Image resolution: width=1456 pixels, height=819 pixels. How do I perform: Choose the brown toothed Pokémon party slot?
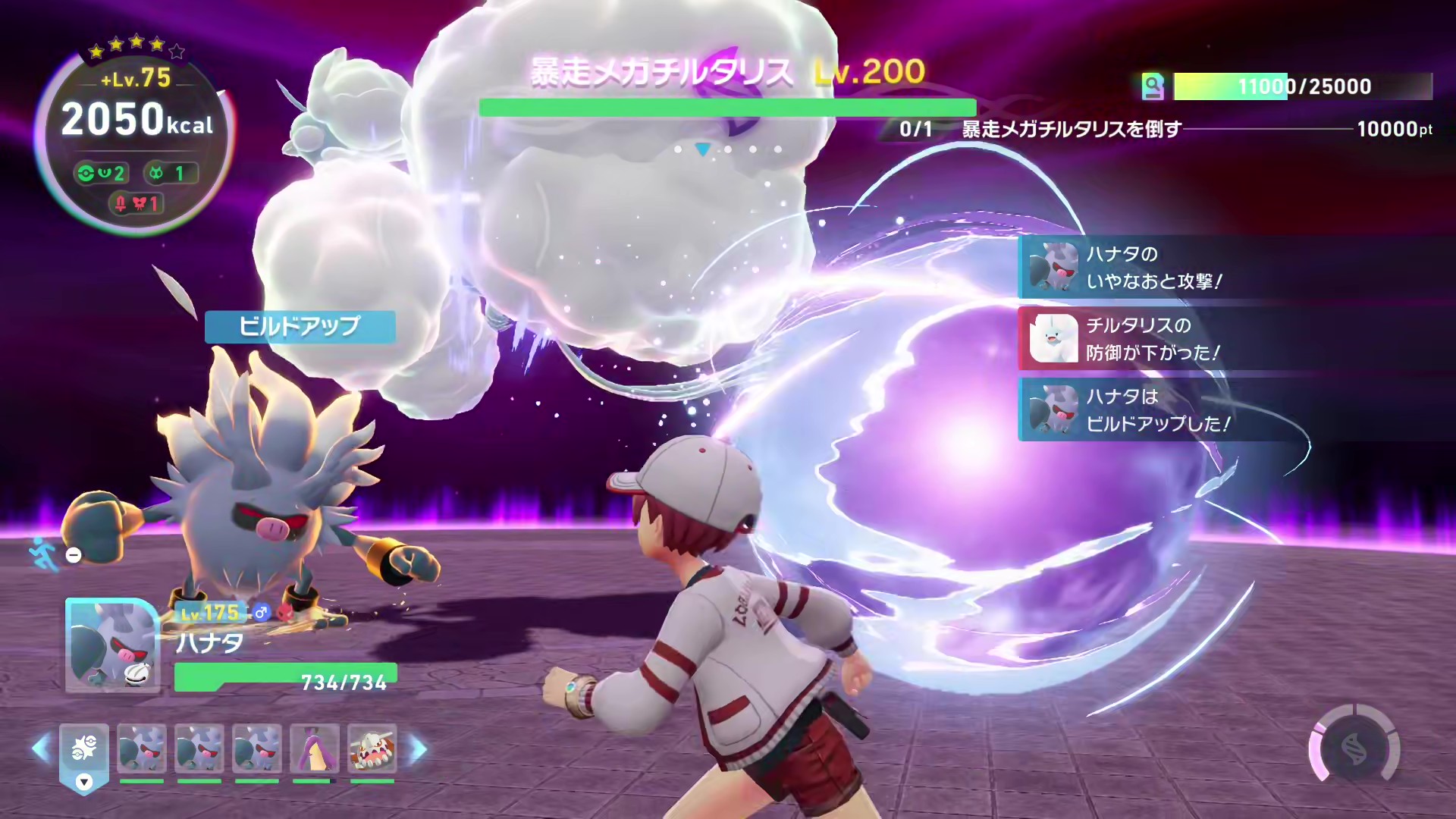[x=372, y=749]
